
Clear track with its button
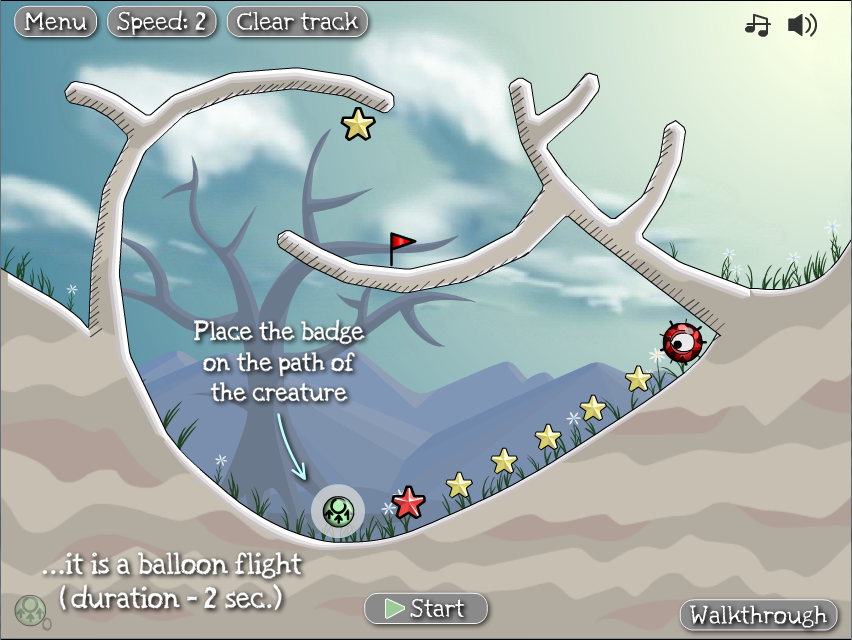tap(298, 22)
